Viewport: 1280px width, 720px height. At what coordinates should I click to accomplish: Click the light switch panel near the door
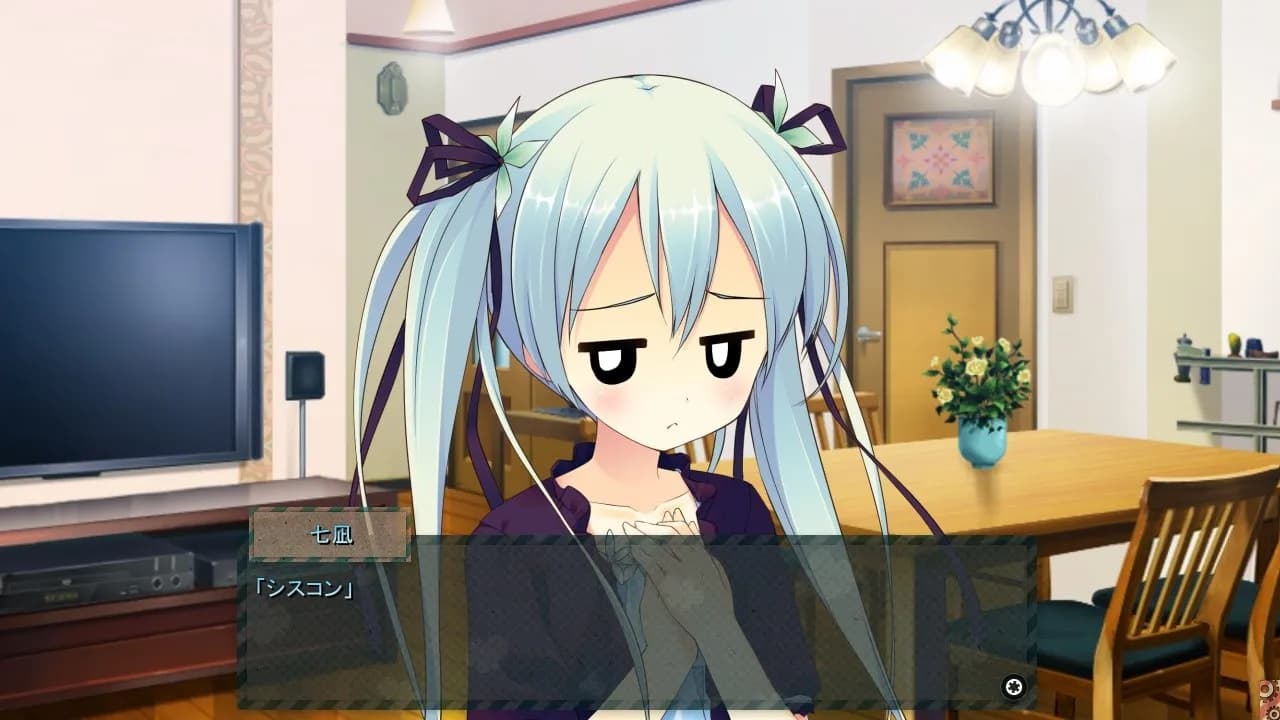tap(1064, 293)
